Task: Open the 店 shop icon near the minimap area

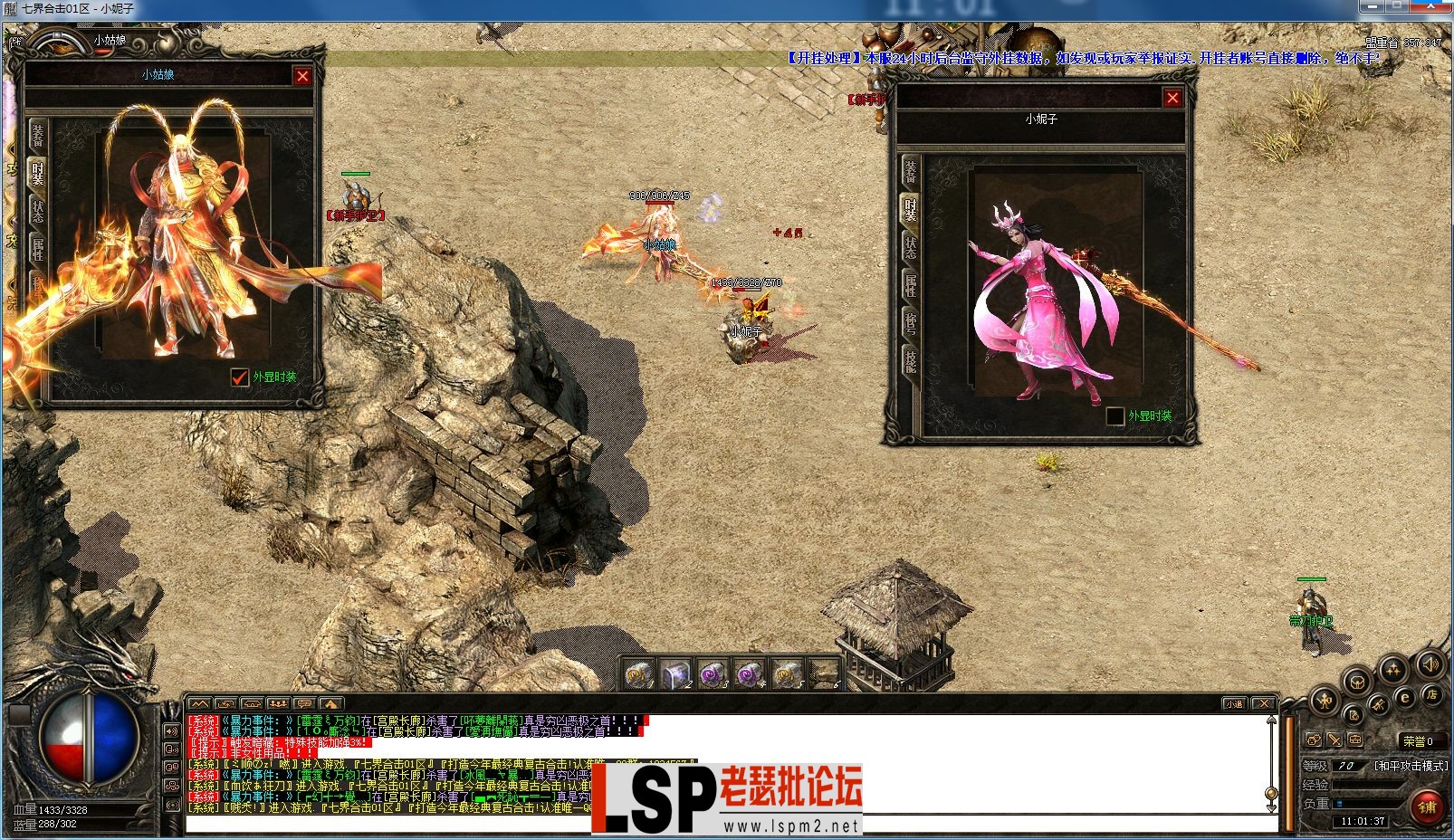Action: point(1432,693)
